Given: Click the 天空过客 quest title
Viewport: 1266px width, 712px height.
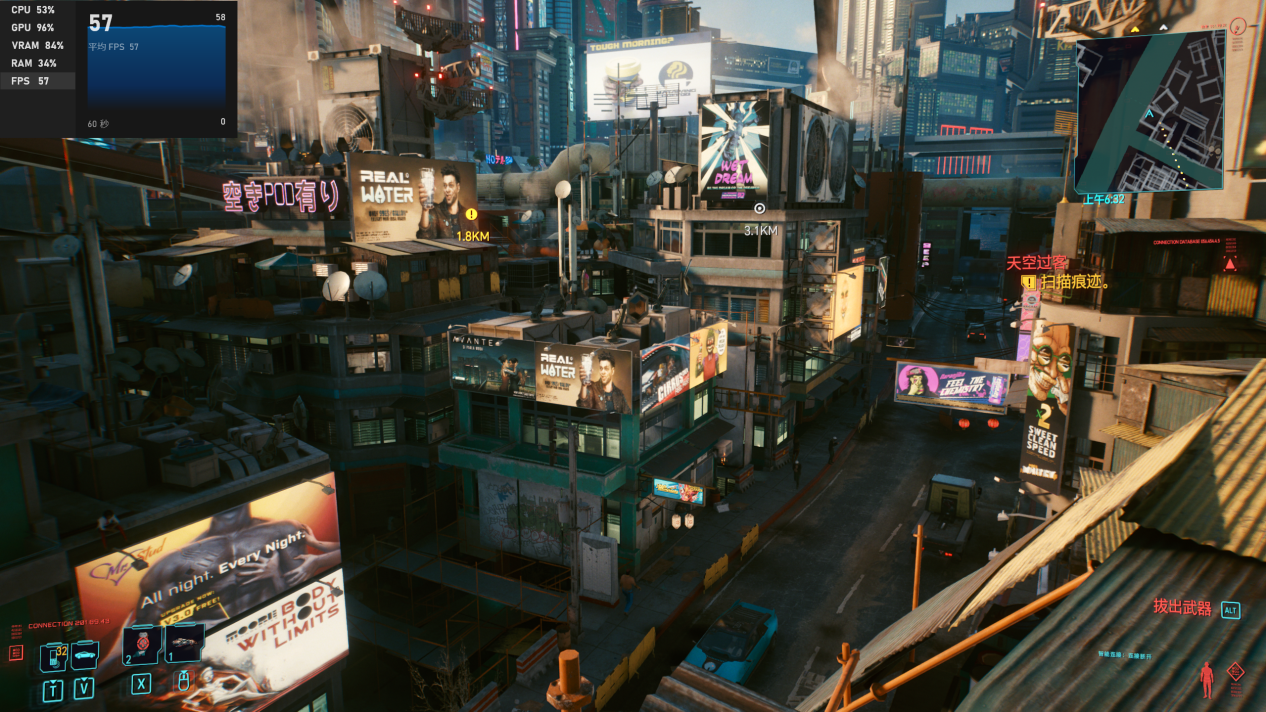Looking at the screenshot, I should pyautogui.click(x=1037, y=262).
